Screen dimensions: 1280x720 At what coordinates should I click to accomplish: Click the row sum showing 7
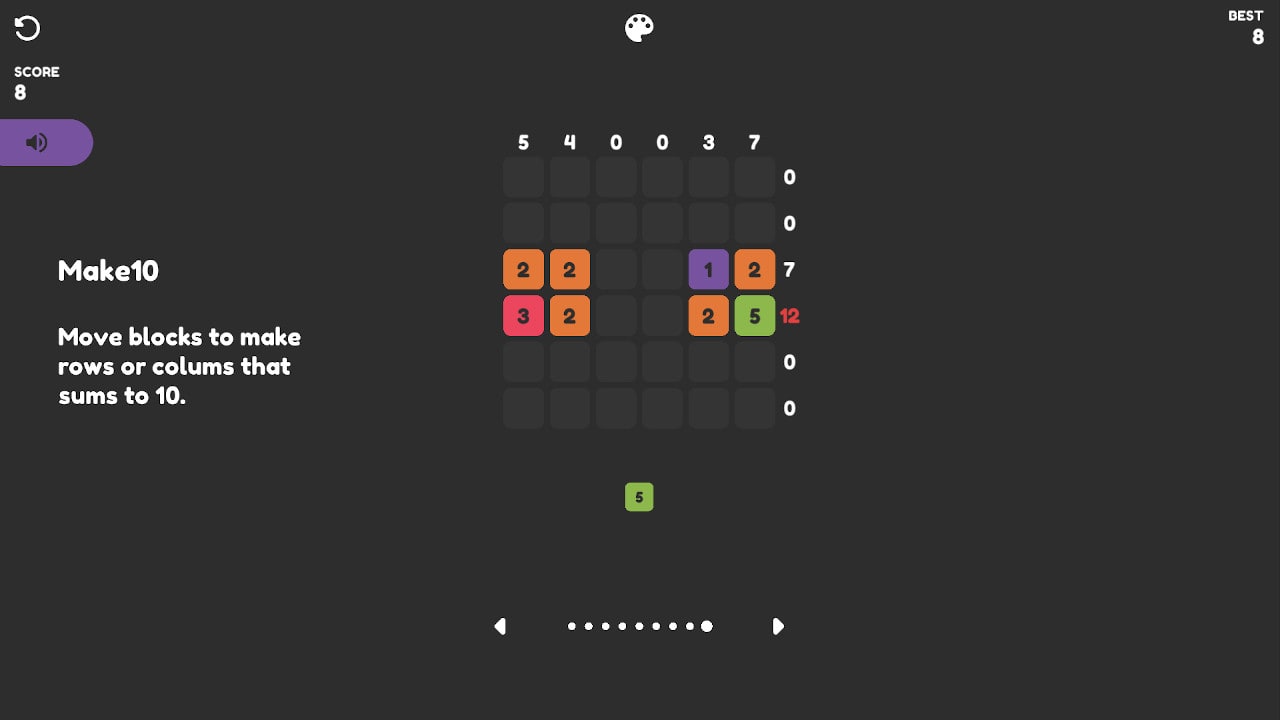click(x=788, y=269)
